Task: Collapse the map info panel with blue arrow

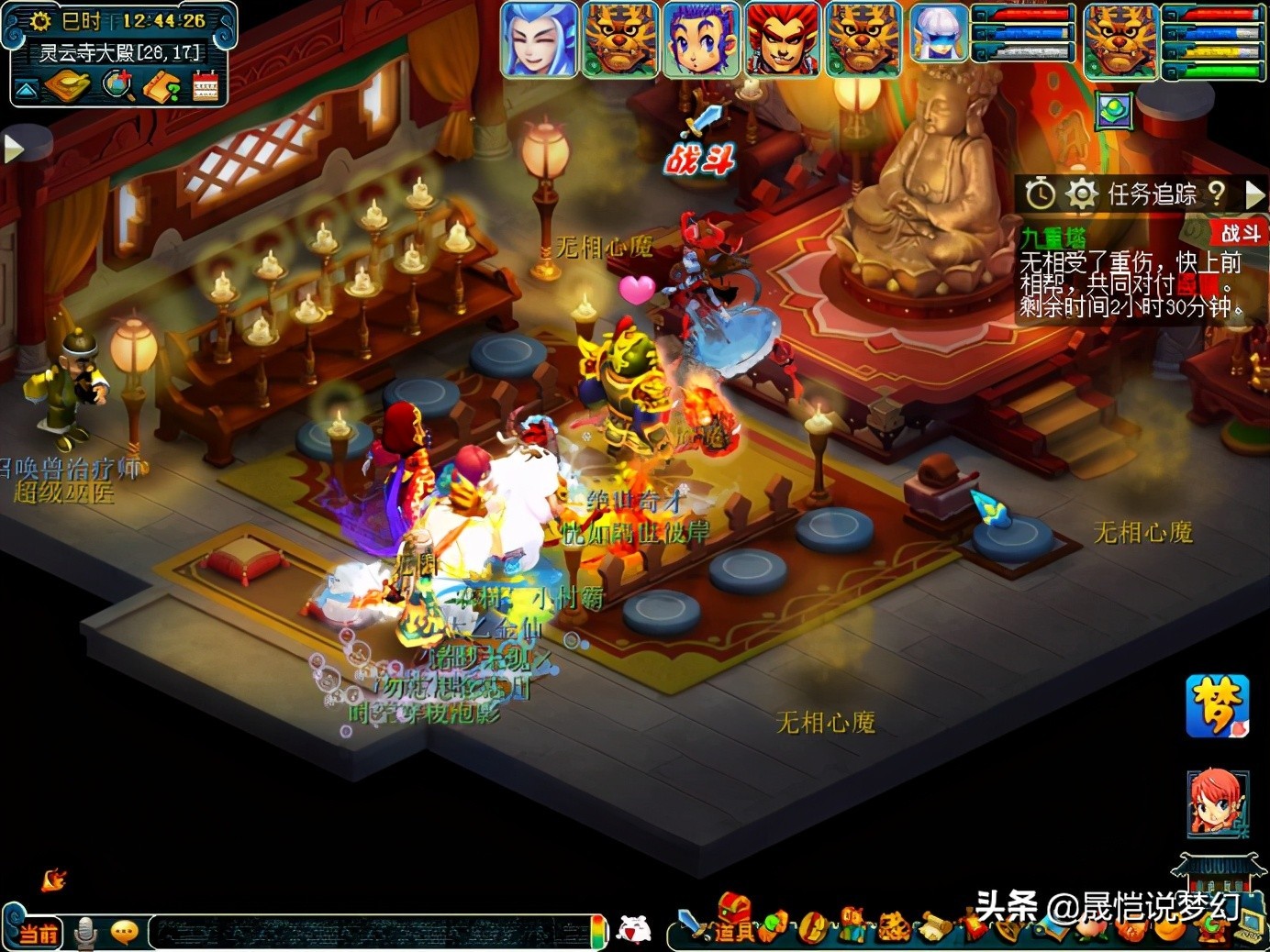Action: (25, 88)
